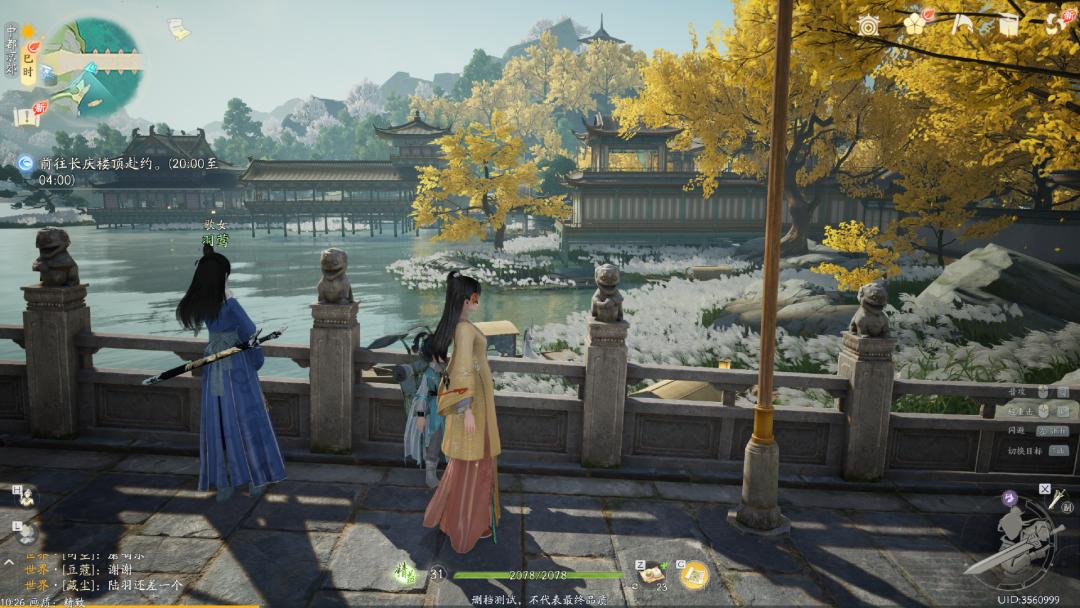The width and height of the screenshot is (1080, 608).
Task: Open the quest journal with exclamation mark
Action: [x=28, y=114]
